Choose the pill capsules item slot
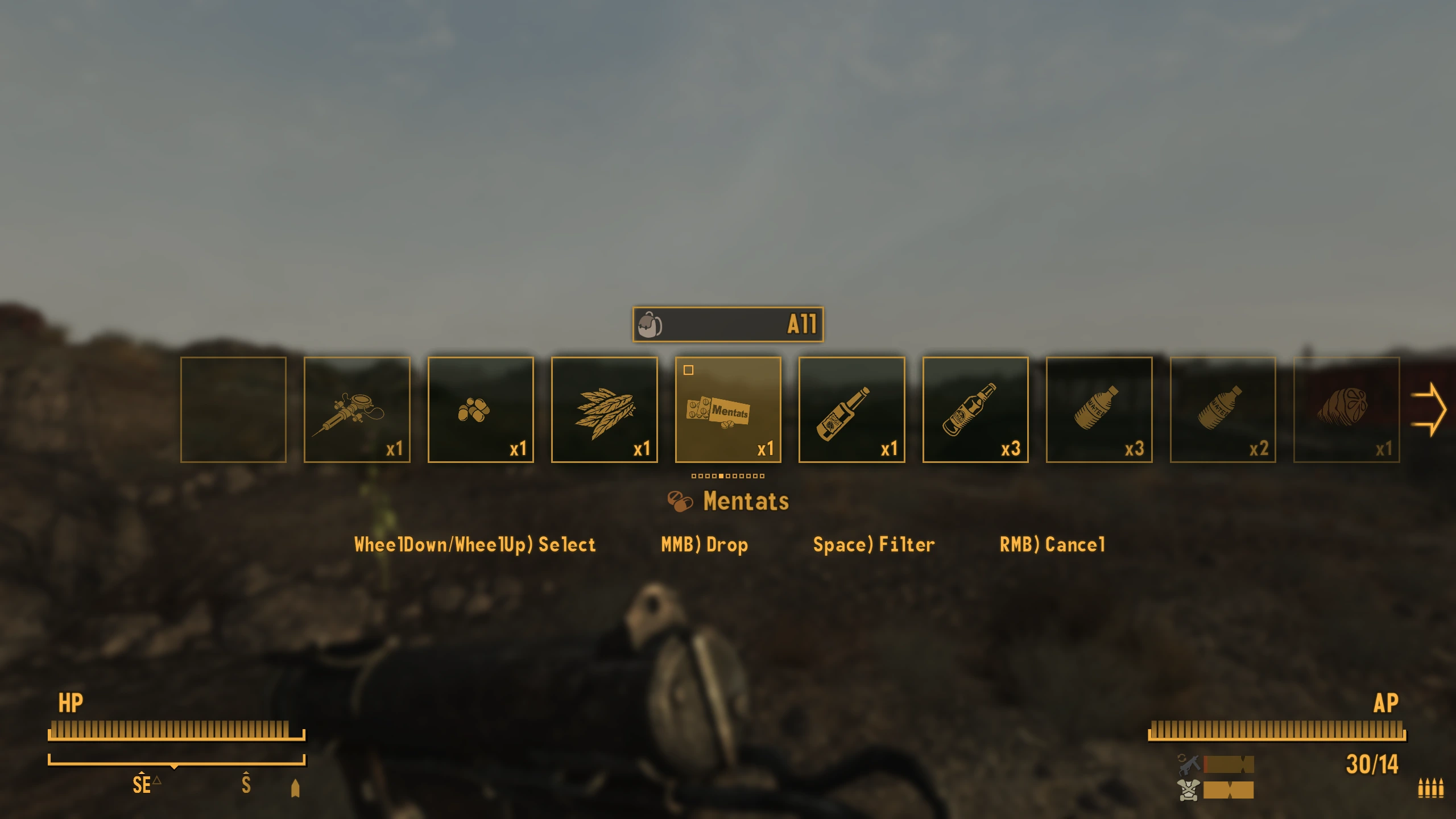Viewport: 1456px width, 819px height. click(480, 409)
